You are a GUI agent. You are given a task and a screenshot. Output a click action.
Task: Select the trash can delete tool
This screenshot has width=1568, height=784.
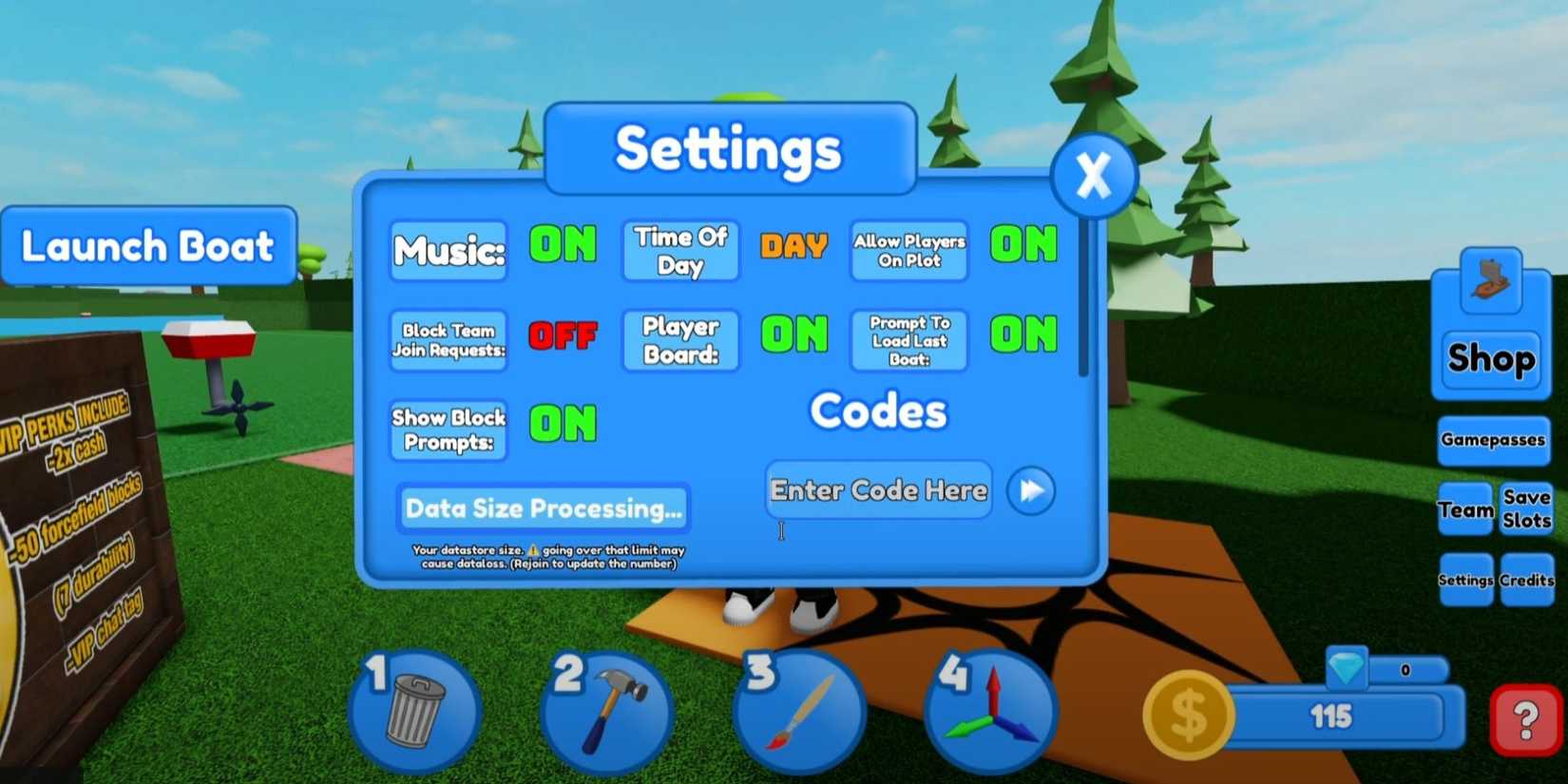coord(412,711)
